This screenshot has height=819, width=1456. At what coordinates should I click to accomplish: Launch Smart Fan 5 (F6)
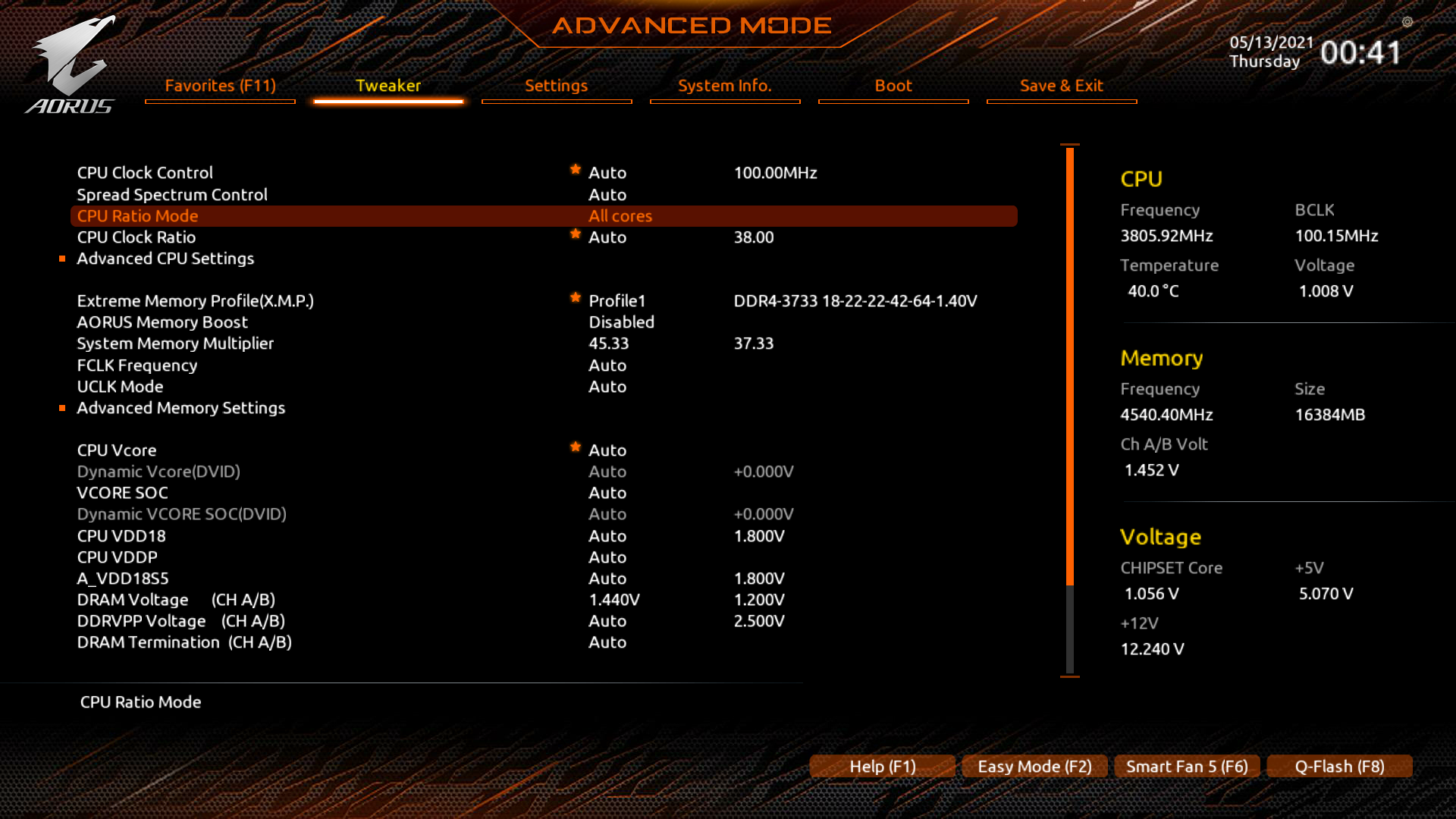(1187, 767)
